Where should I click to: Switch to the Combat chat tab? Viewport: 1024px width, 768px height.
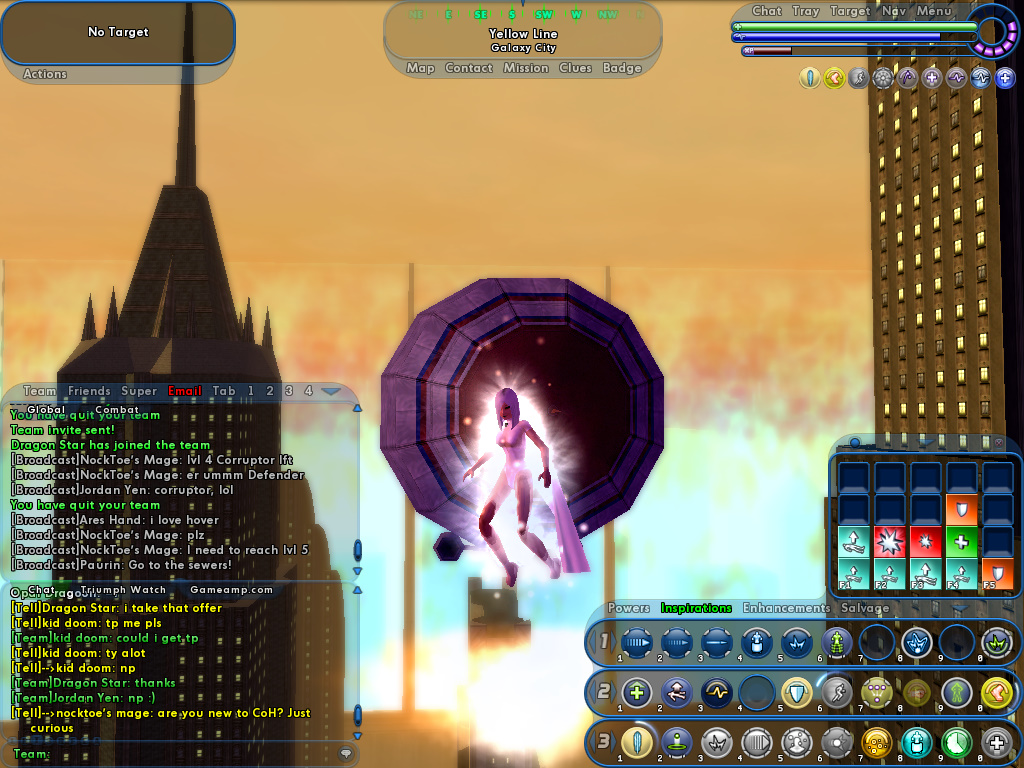click(117, 409)
